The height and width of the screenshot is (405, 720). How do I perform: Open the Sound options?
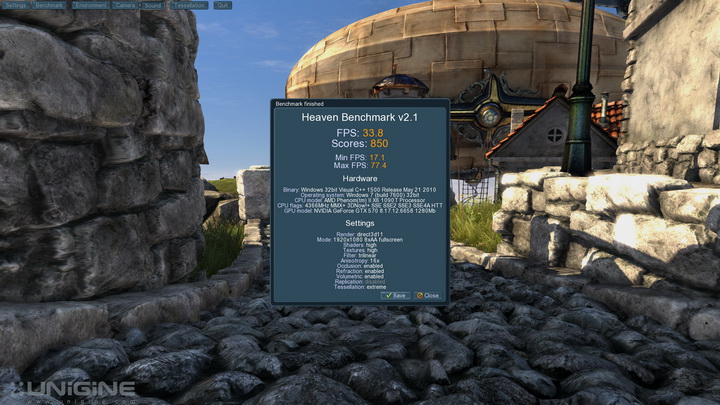(x=154, y=5)
